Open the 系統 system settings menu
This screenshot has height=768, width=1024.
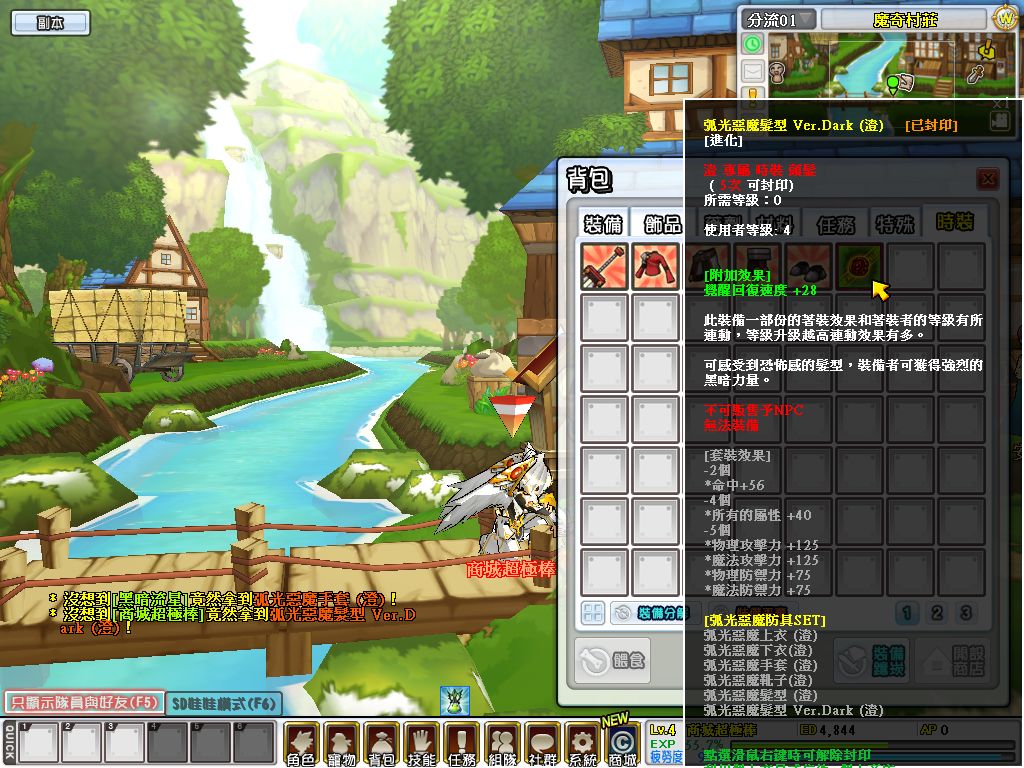tap(581, 744)
